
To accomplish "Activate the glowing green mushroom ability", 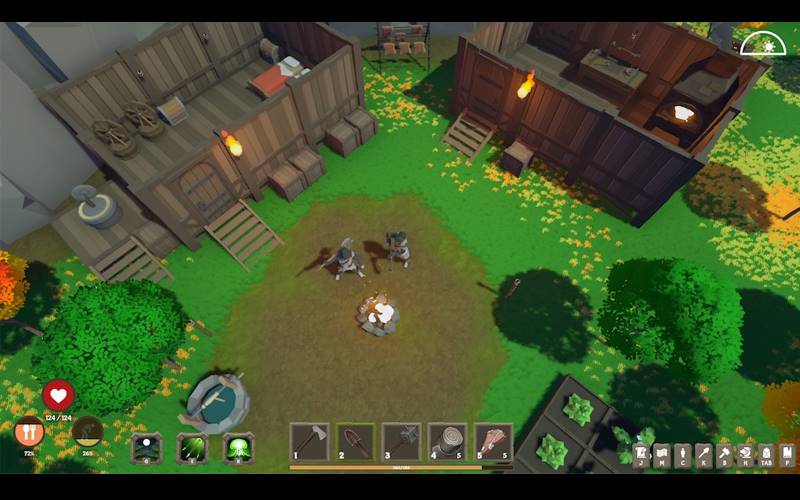I will [238, 447].
